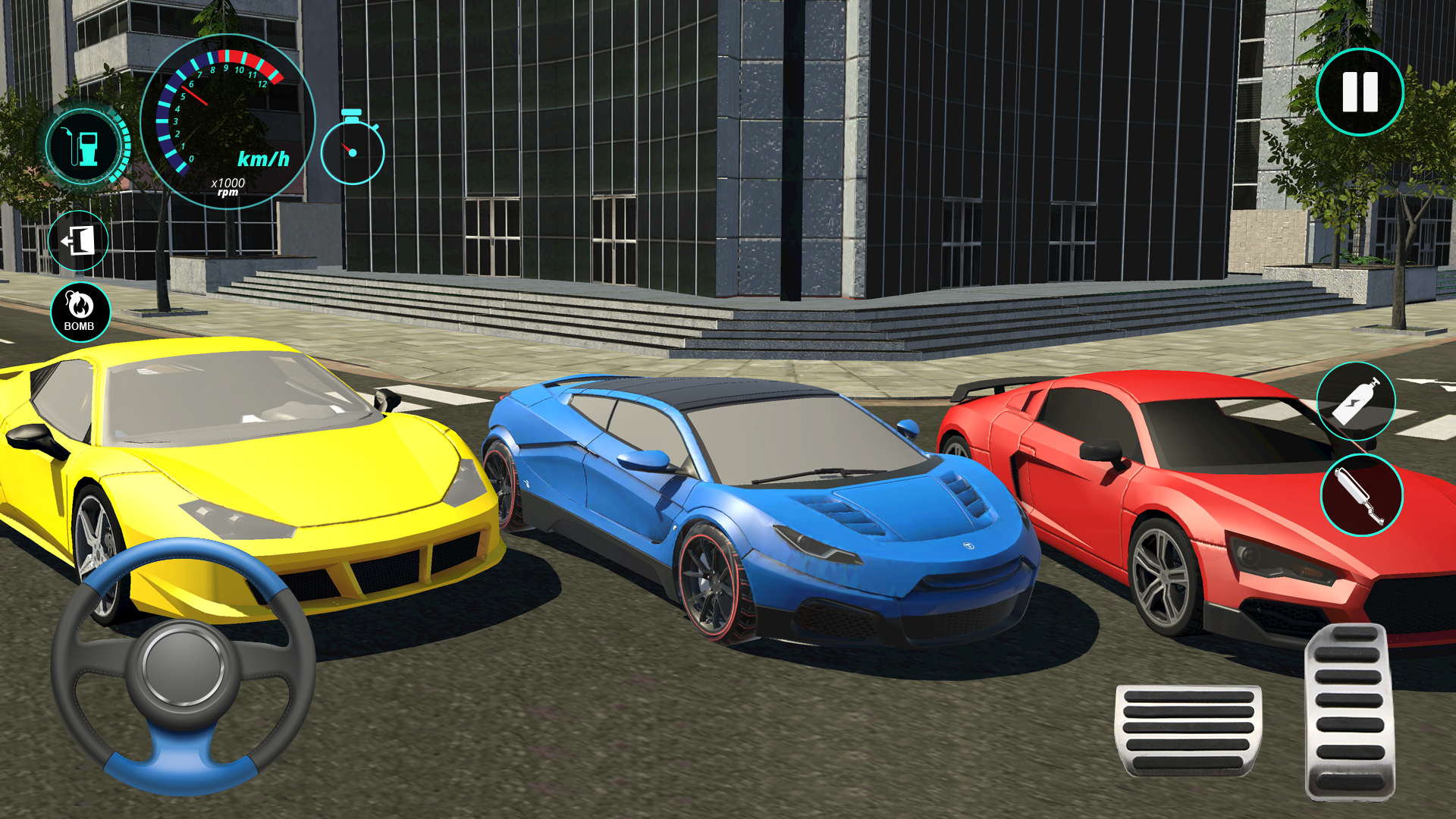Screen dimensions: 1456x819
Task: Tap the exit-to-garage door icon
Action: coord(80,240)
